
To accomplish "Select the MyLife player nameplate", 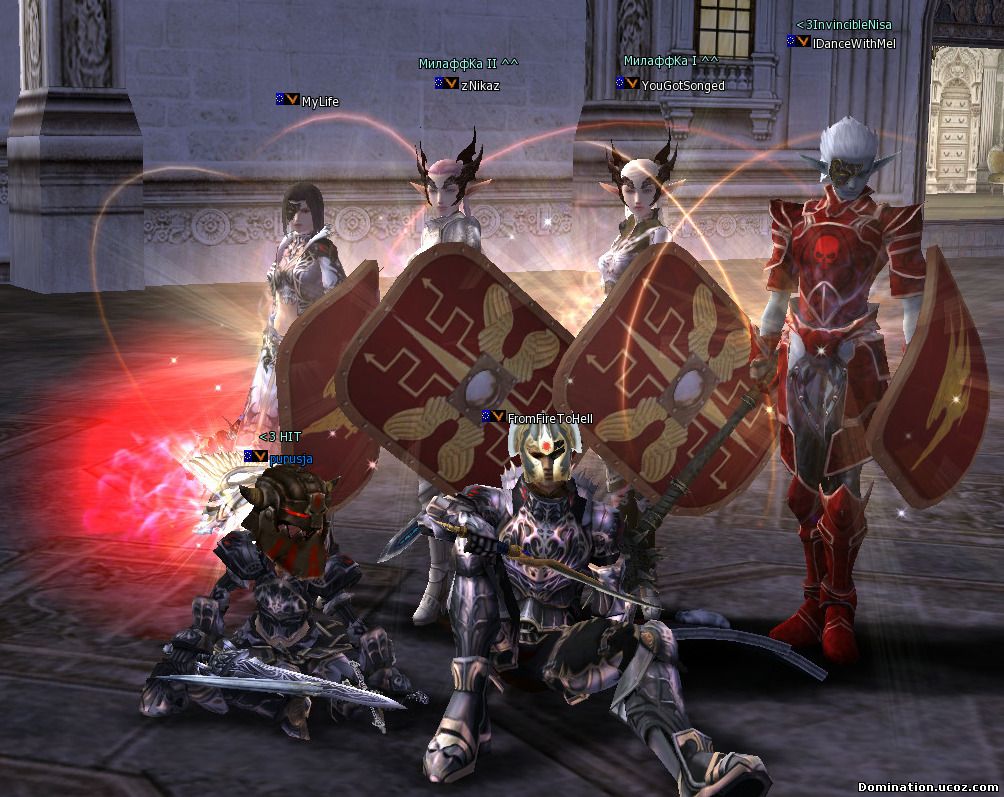I will coord(320,101).
